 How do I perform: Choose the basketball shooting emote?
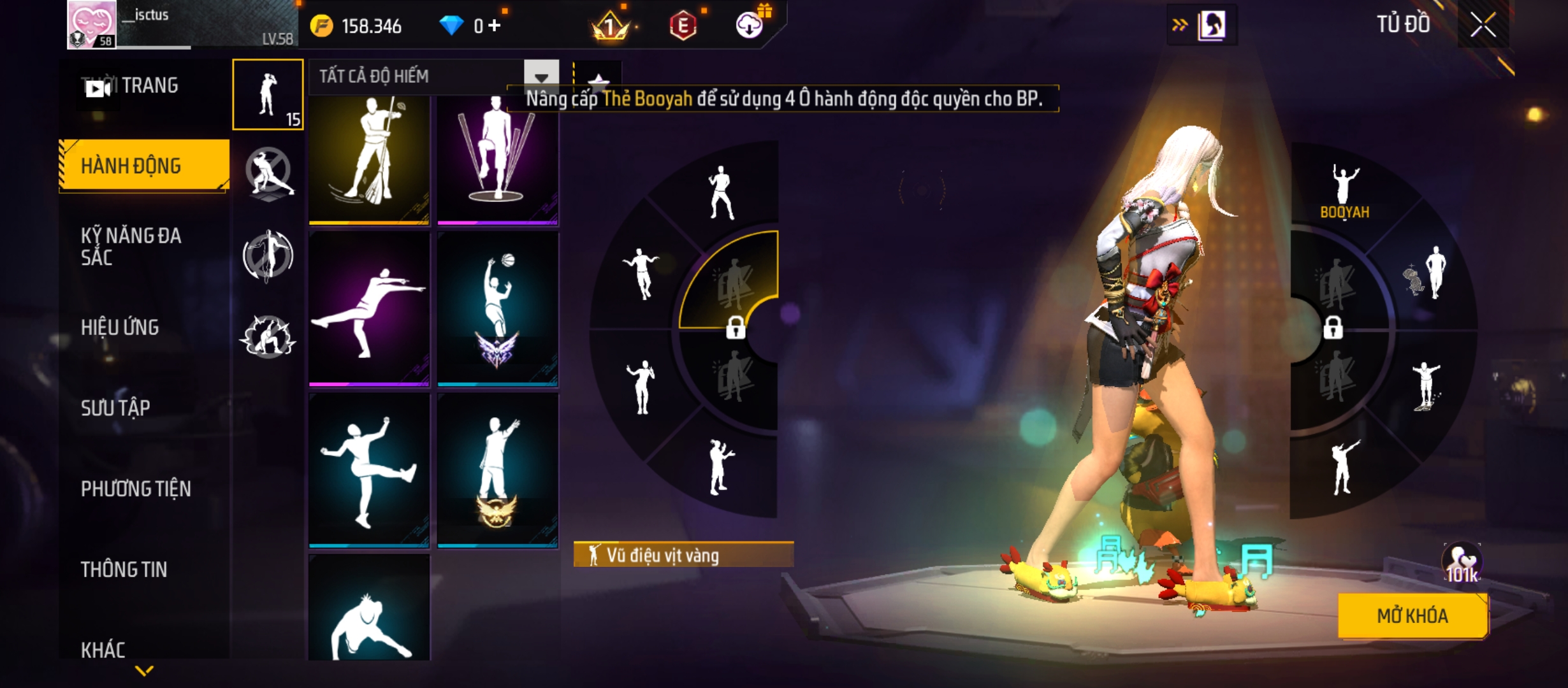(497, 309)
